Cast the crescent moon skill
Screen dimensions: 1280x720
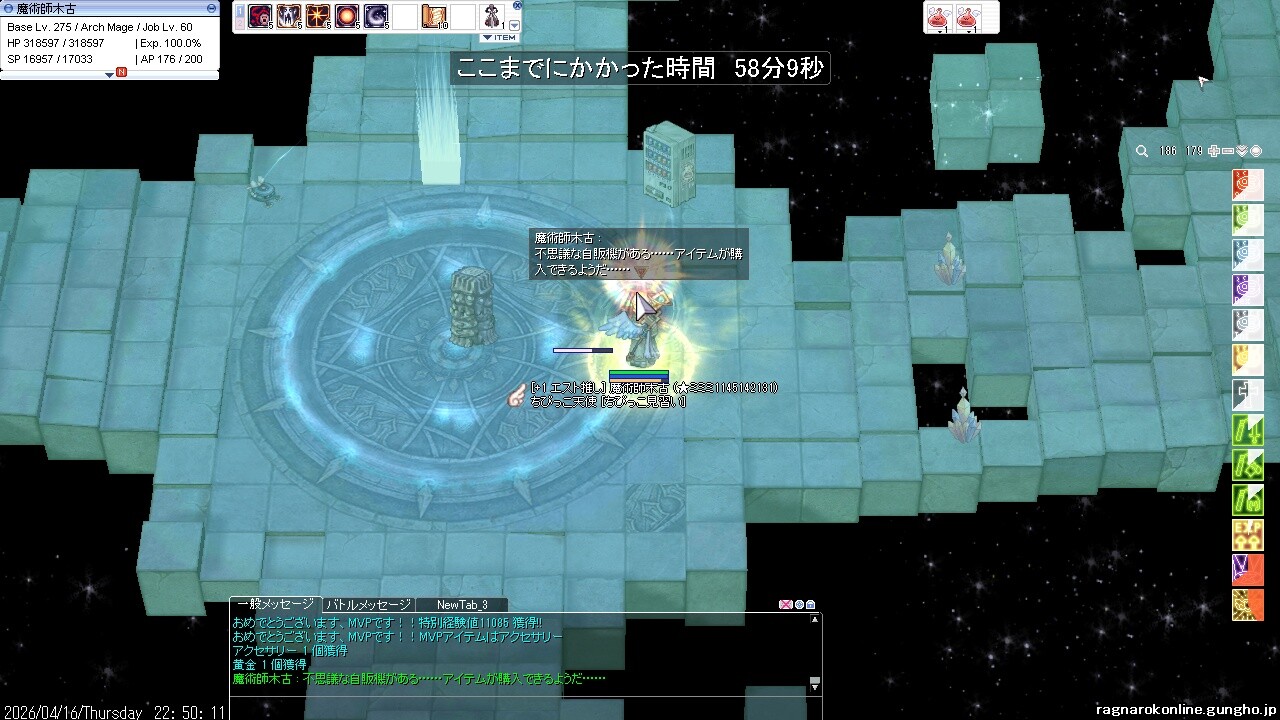coord(376,17)
